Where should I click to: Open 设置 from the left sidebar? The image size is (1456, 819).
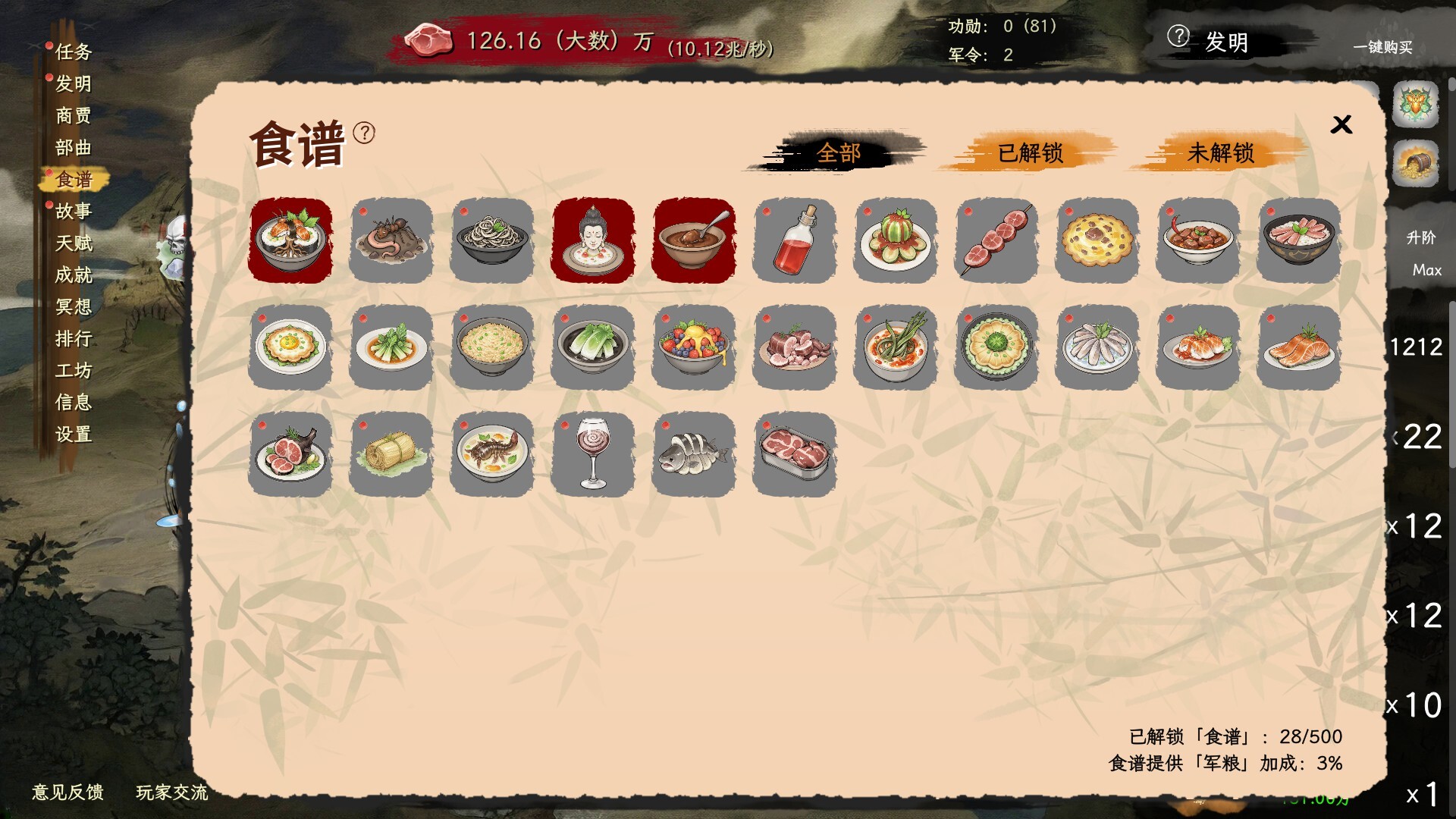click(75, 435)
